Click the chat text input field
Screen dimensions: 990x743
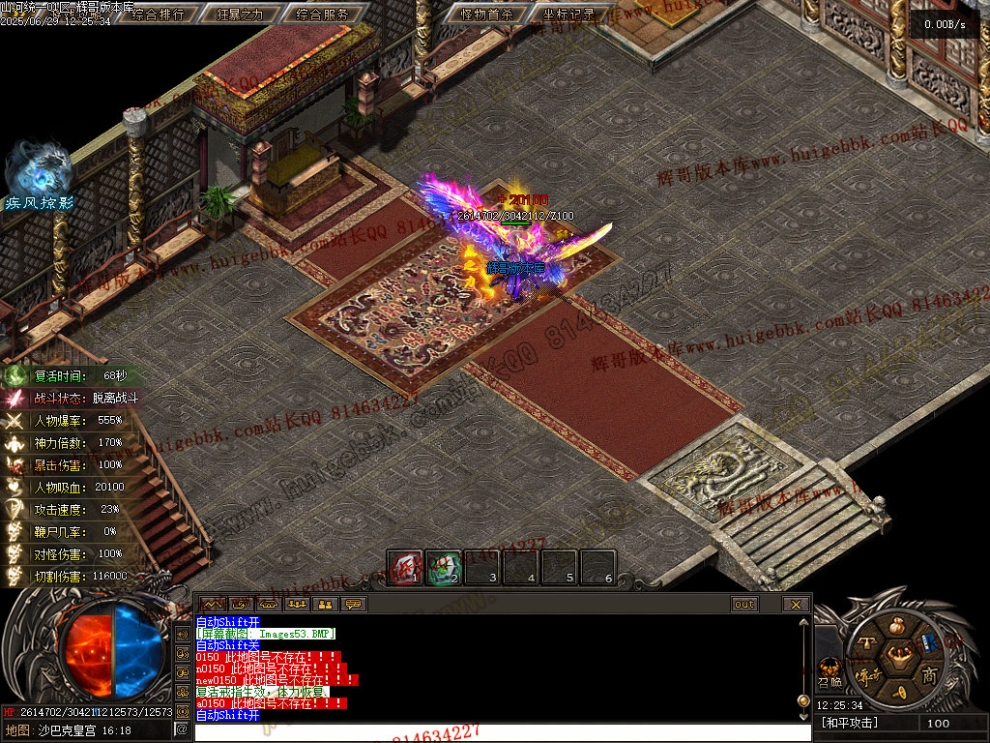[x=500, y=732]
